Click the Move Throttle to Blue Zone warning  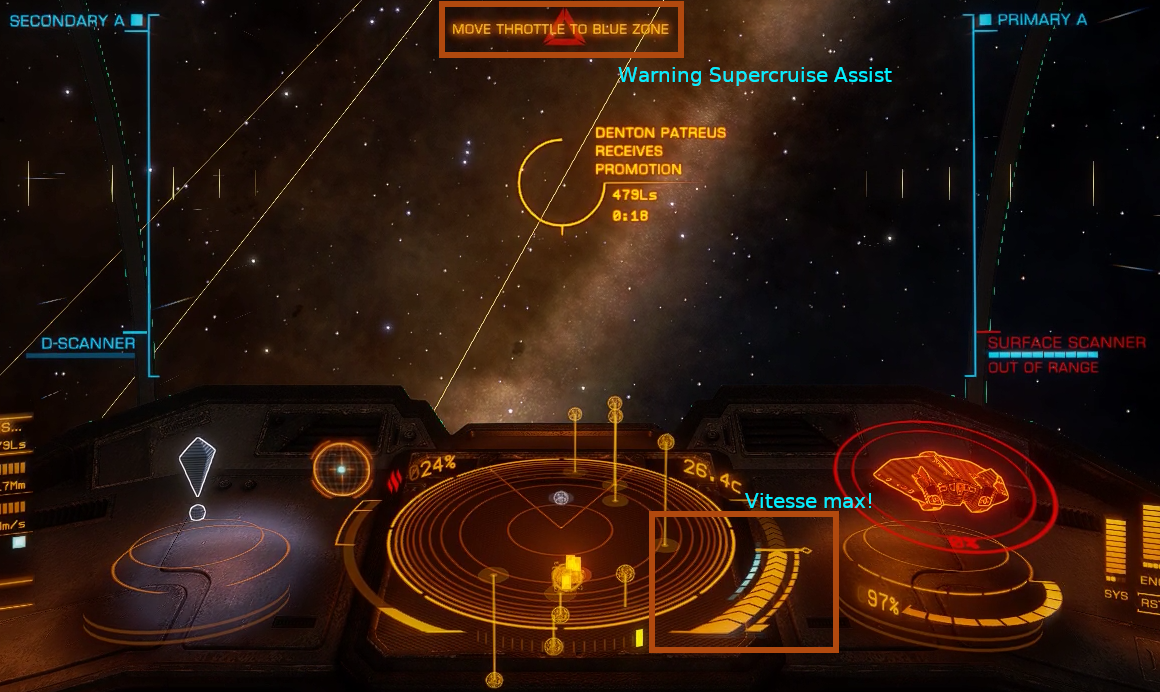tap(560, 29)
